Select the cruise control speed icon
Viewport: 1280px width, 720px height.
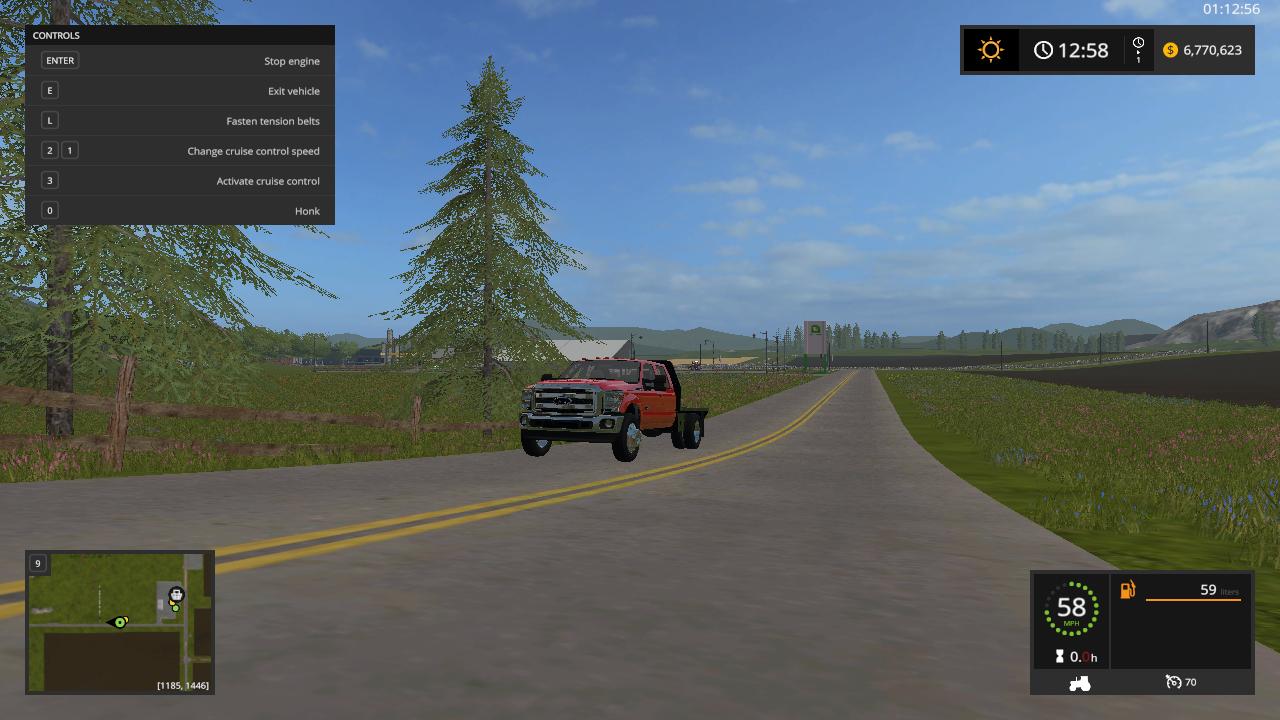[1174, 682]
